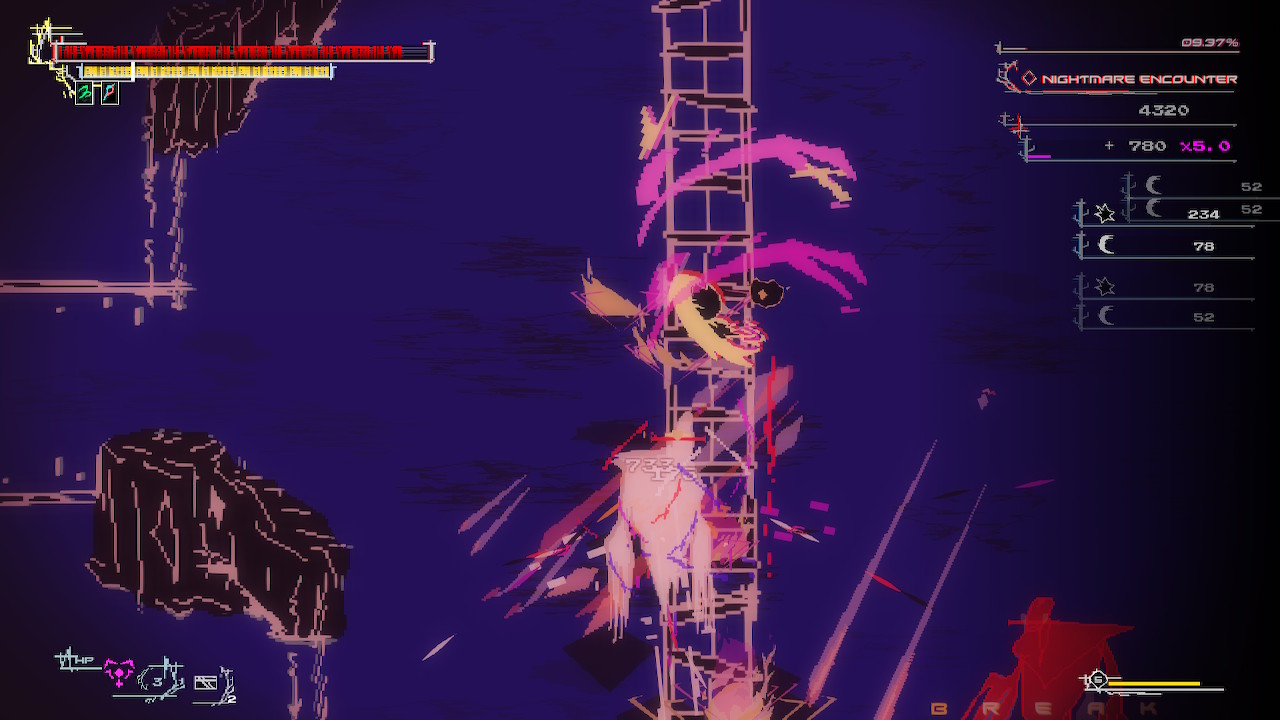The height and width of the screenshot is (720, 1280).
Task: Toggle the x5.0 combo multiplier display
Action: (x=1205, y=145)
